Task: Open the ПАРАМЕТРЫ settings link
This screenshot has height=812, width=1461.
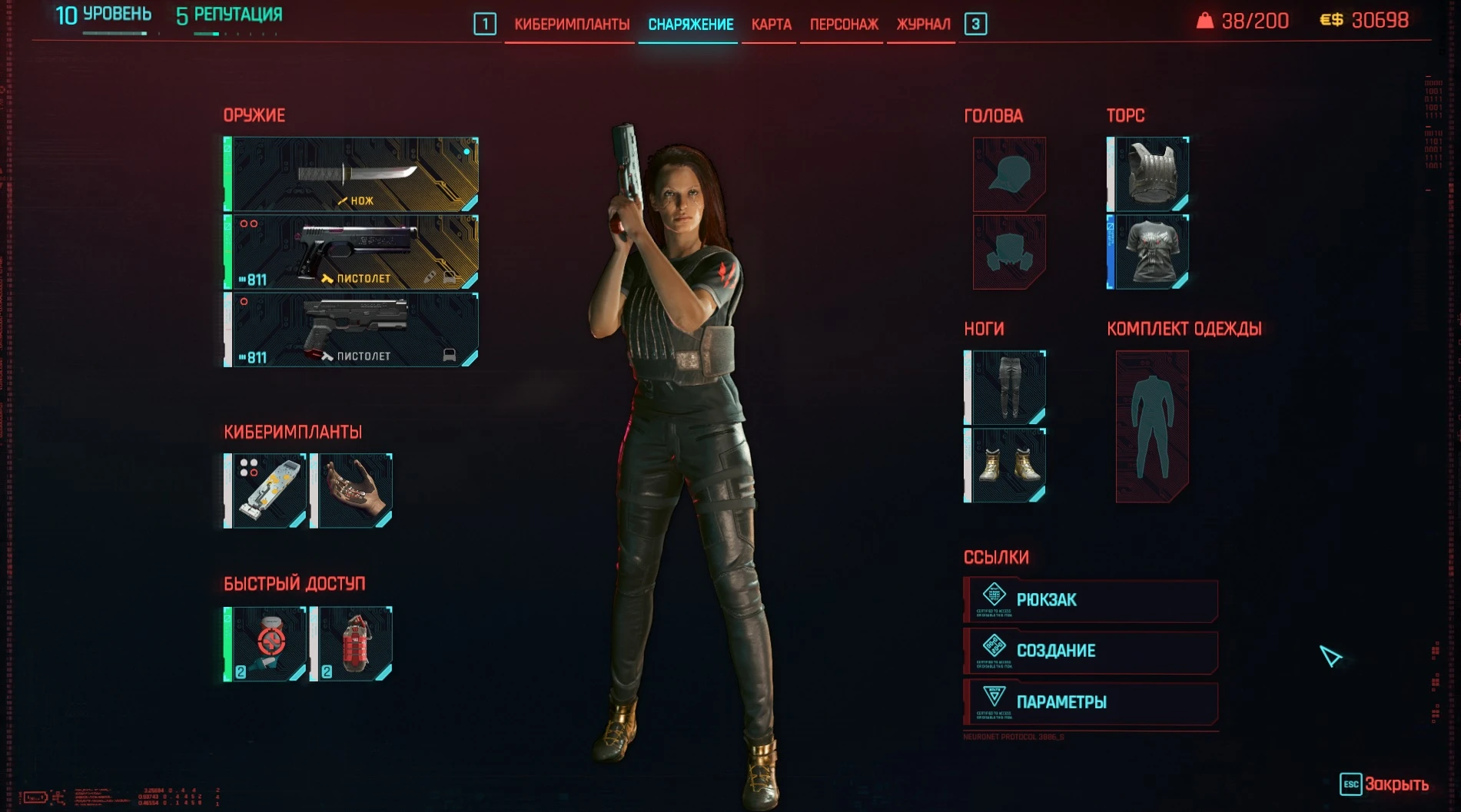Action: pyautogui.click(x=1090, y=701)
